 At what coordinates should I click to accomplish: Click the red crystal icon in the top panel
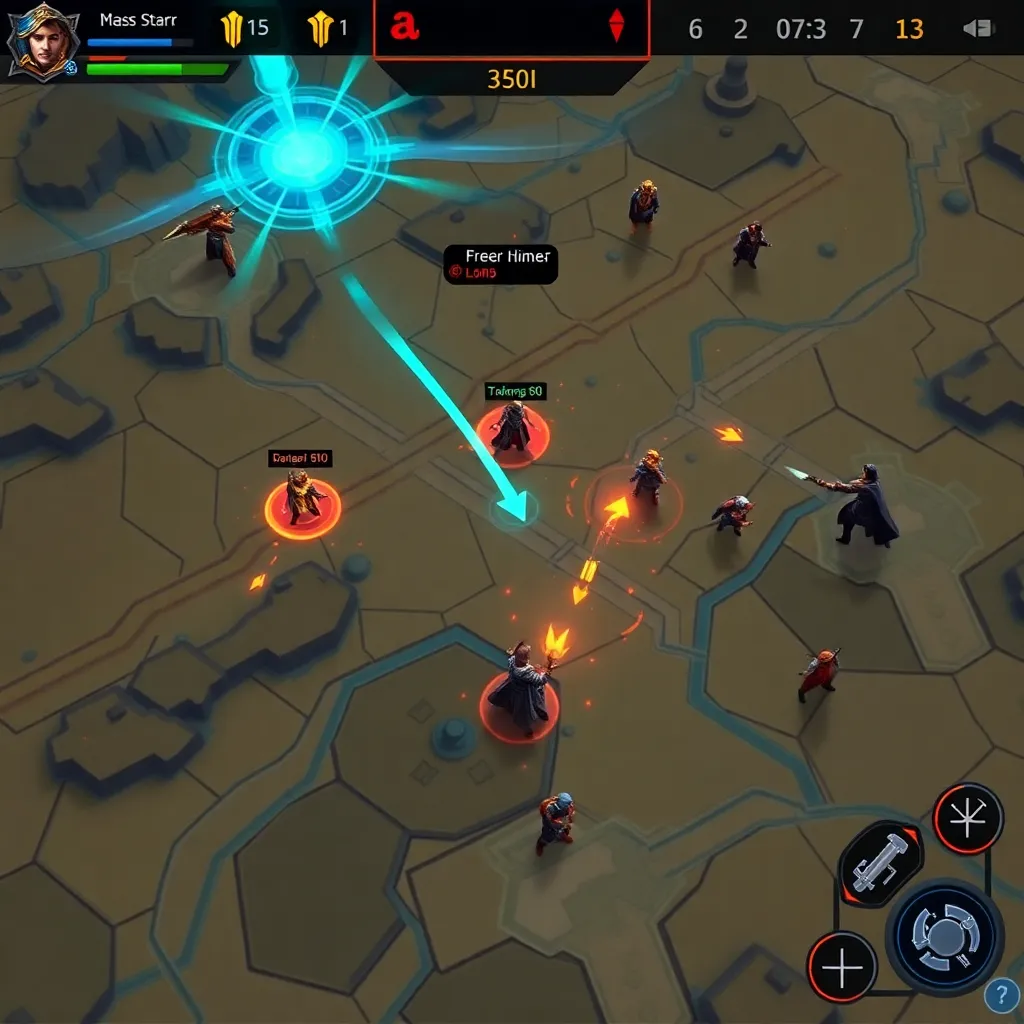coord(616,27)
